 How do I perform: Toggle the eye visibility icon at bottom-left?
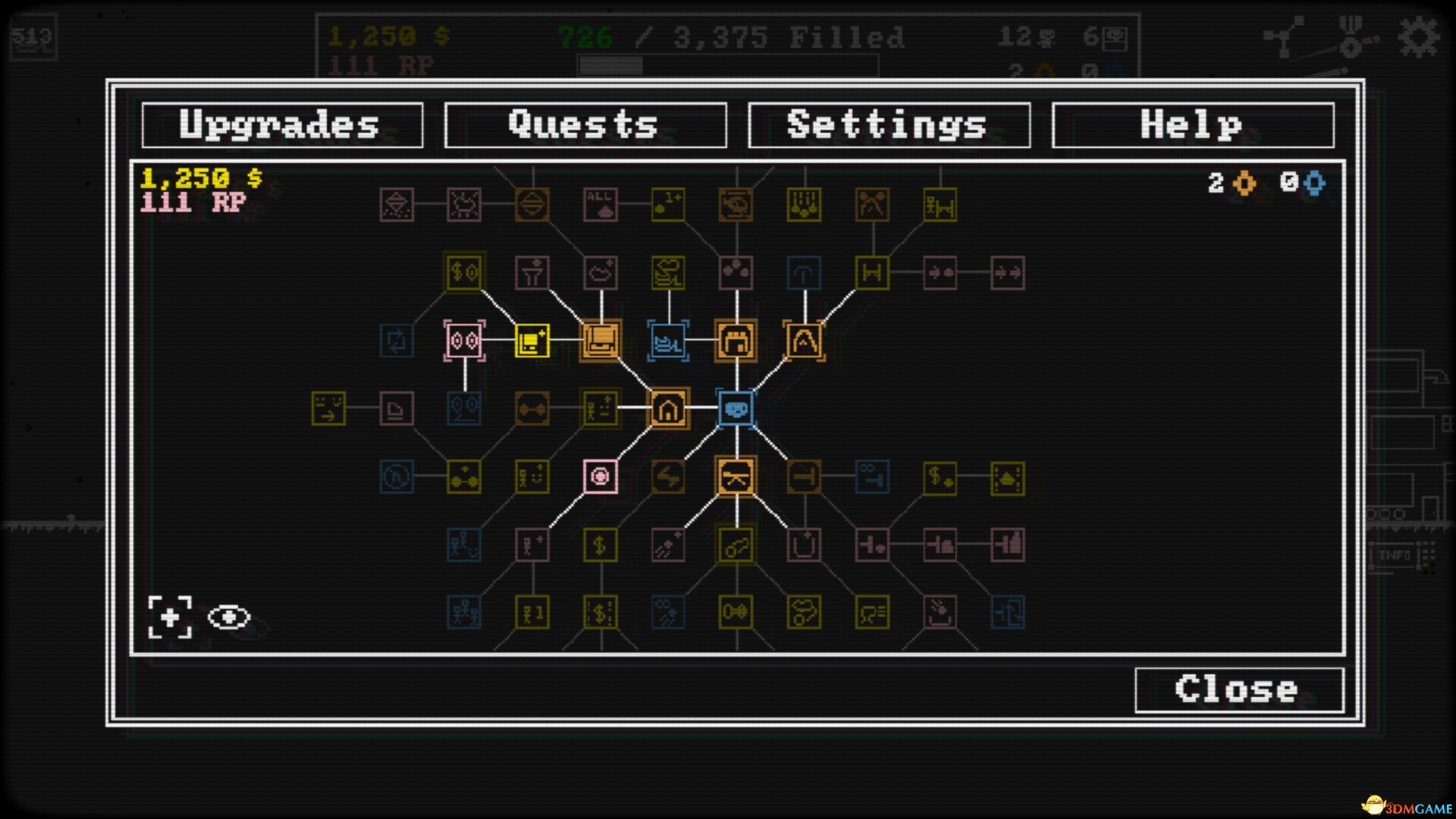pyautogui.click(x=228, y=619)
